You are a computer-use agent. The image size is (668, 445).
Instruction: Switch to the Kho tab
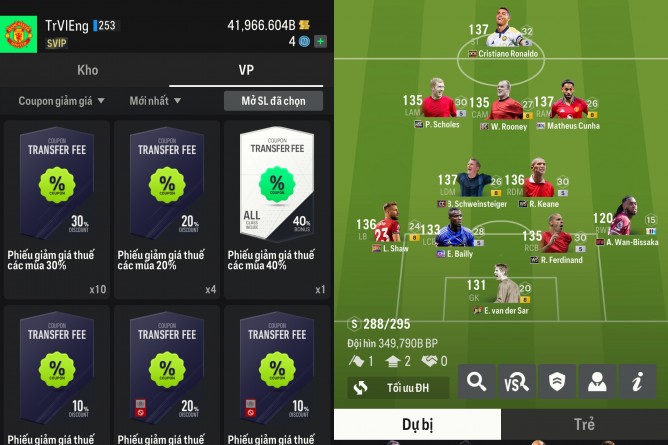[x=87, y=71]
